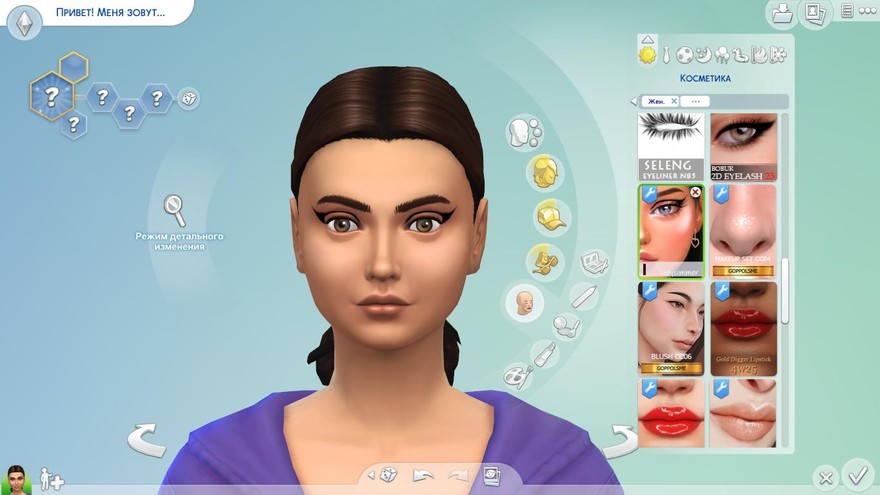Apply the Gold Digger Lipstick thumbnail

743,328
